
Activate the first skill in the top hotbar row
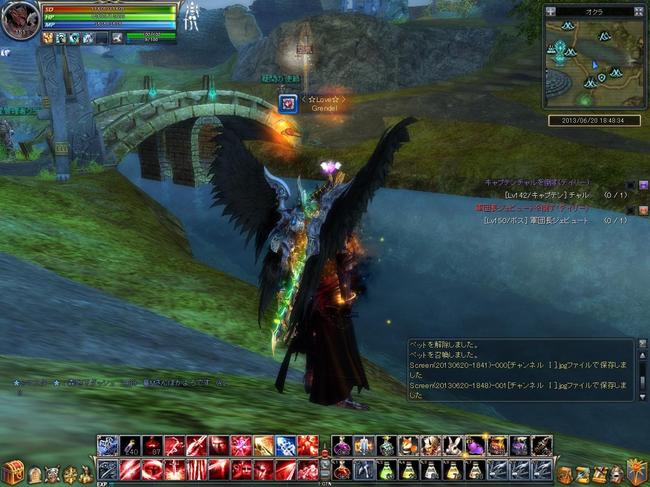click(107, 446)
